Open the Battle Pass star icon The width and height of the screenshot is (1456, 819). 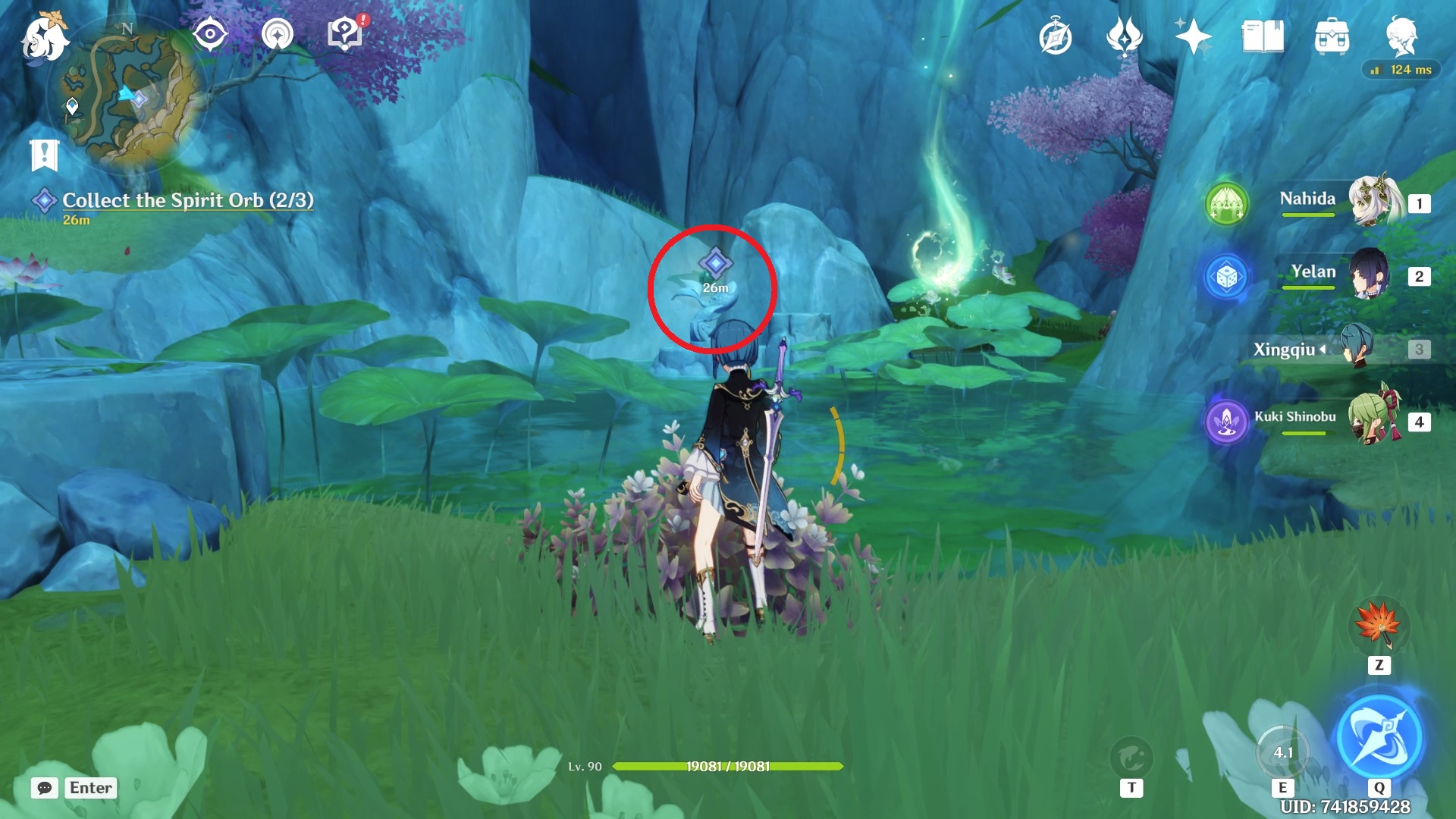click(1192, 34)
